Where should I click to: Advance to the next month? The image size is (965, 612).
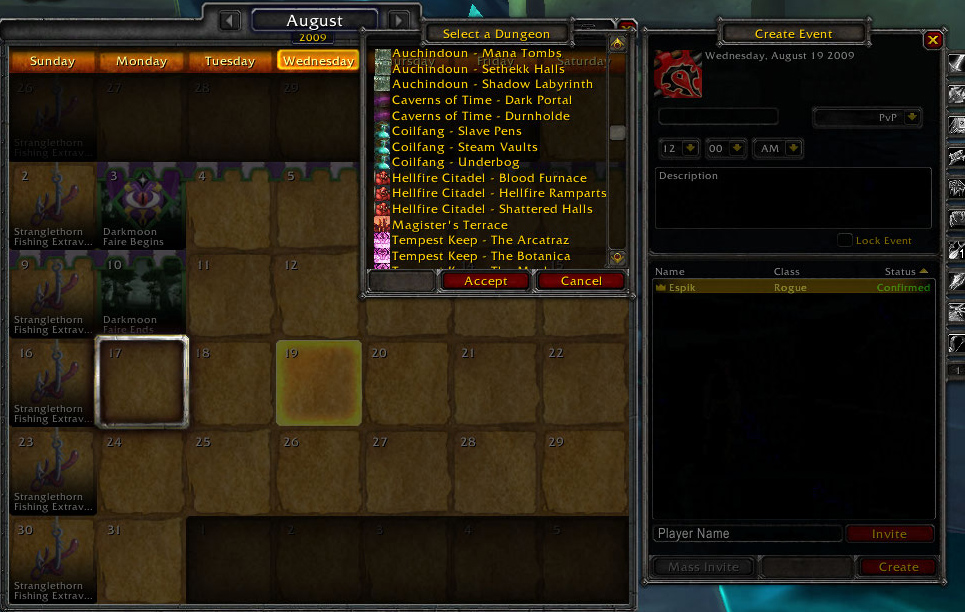point(399,20)
